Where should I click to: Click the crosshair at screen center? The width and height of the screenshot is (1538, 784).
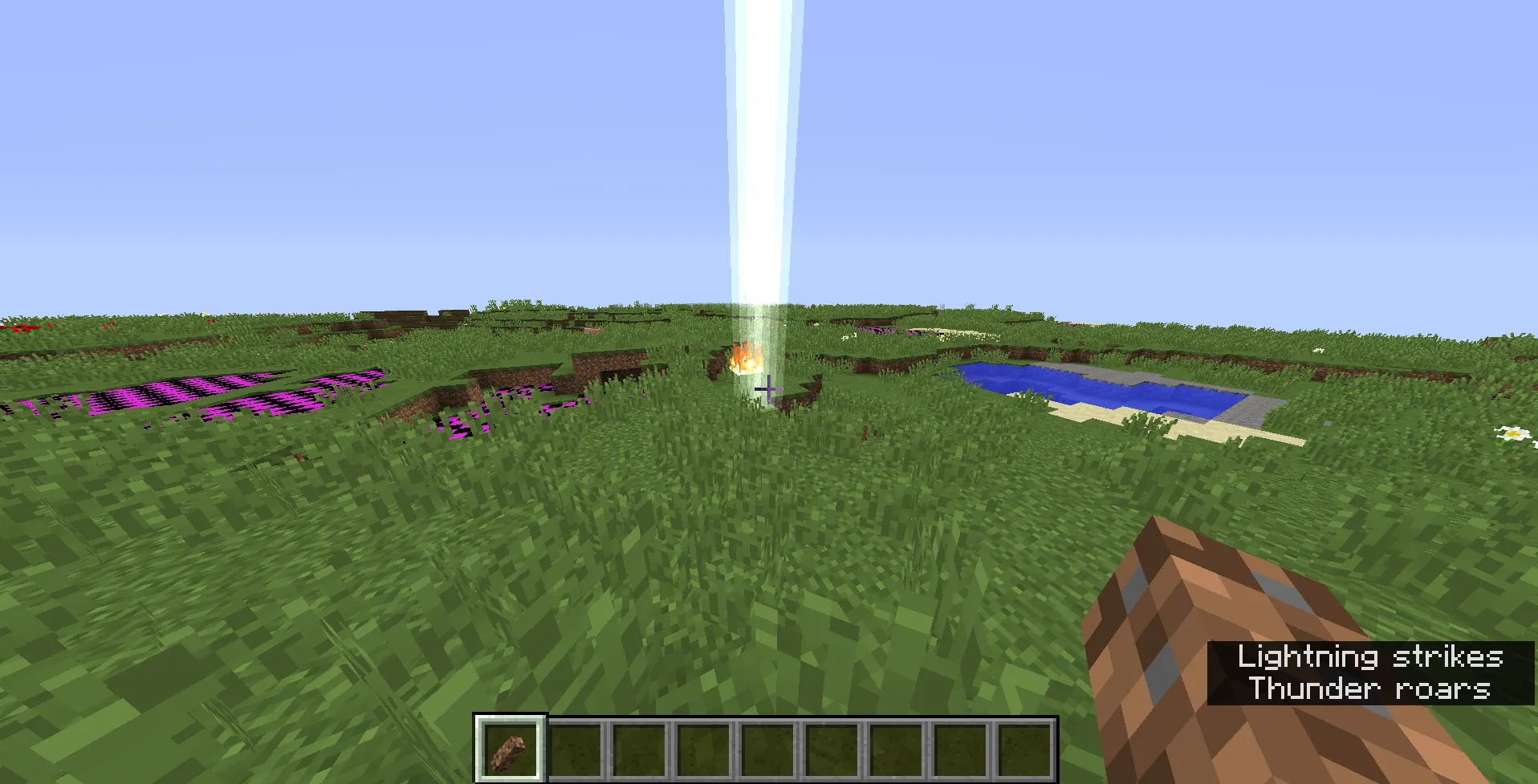769,388
